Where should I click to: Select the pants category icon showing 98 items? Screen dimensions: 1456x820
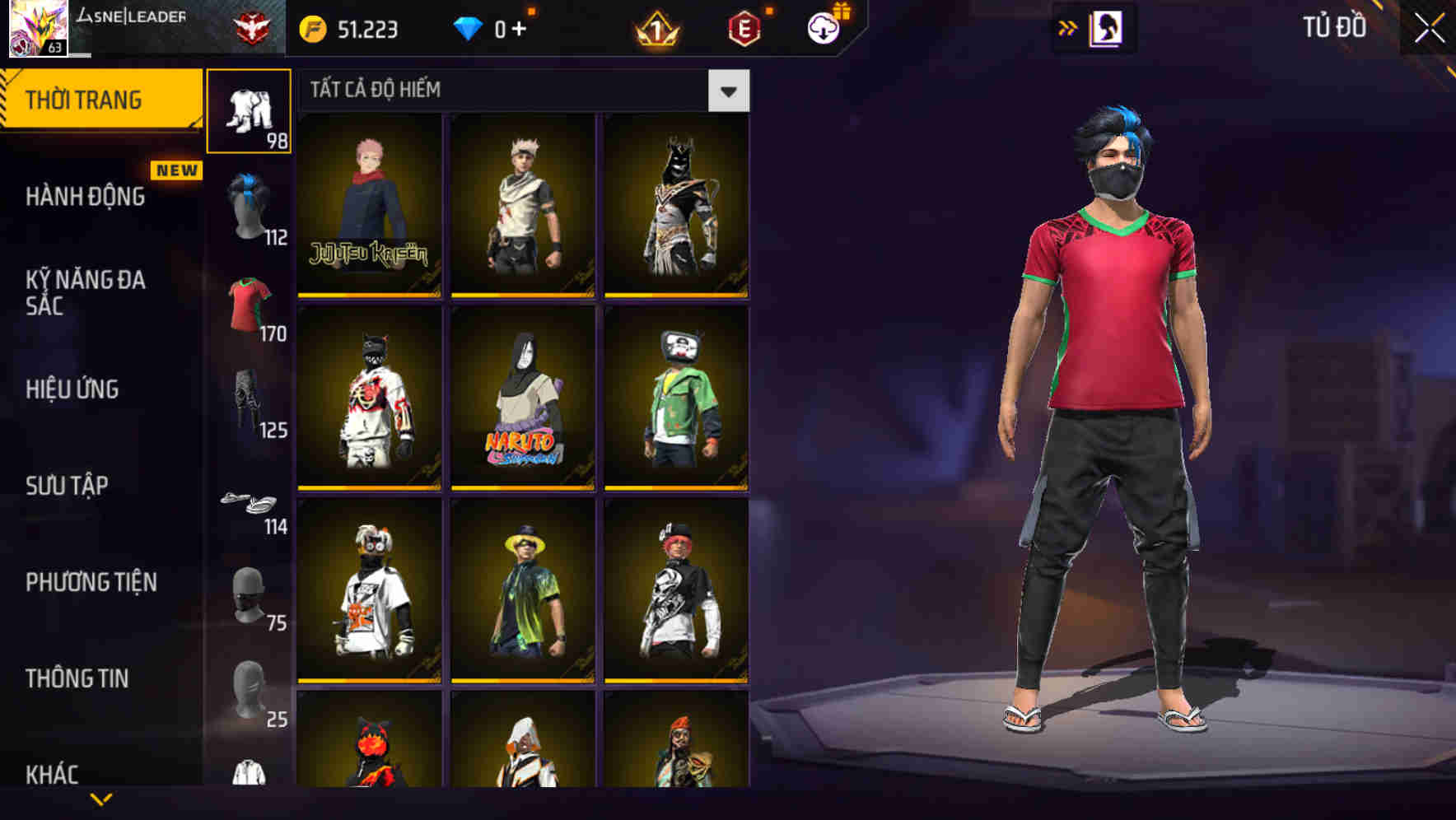coord(250,109)
